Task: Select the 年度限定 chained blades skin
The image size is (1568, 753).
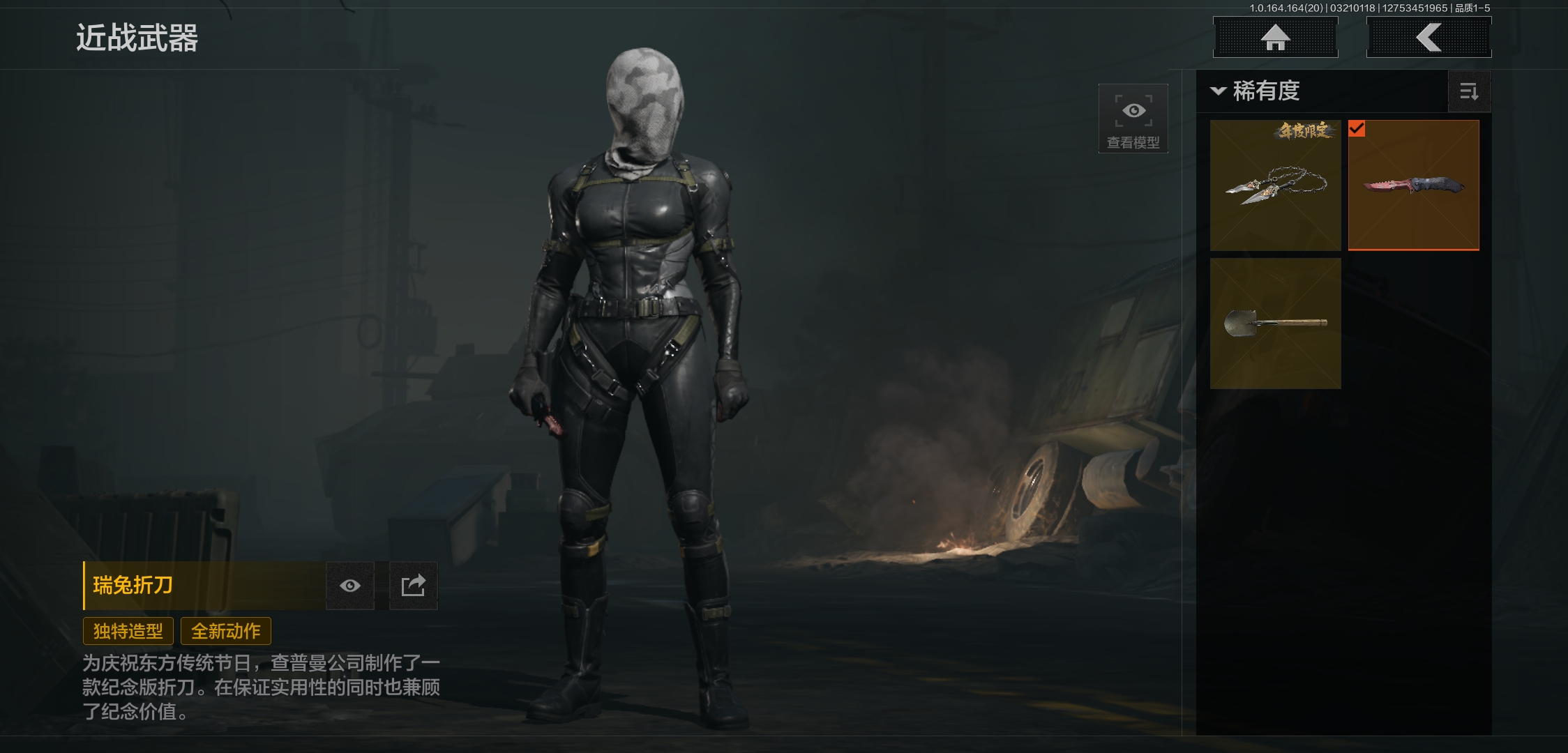Action: [1275, 185]
